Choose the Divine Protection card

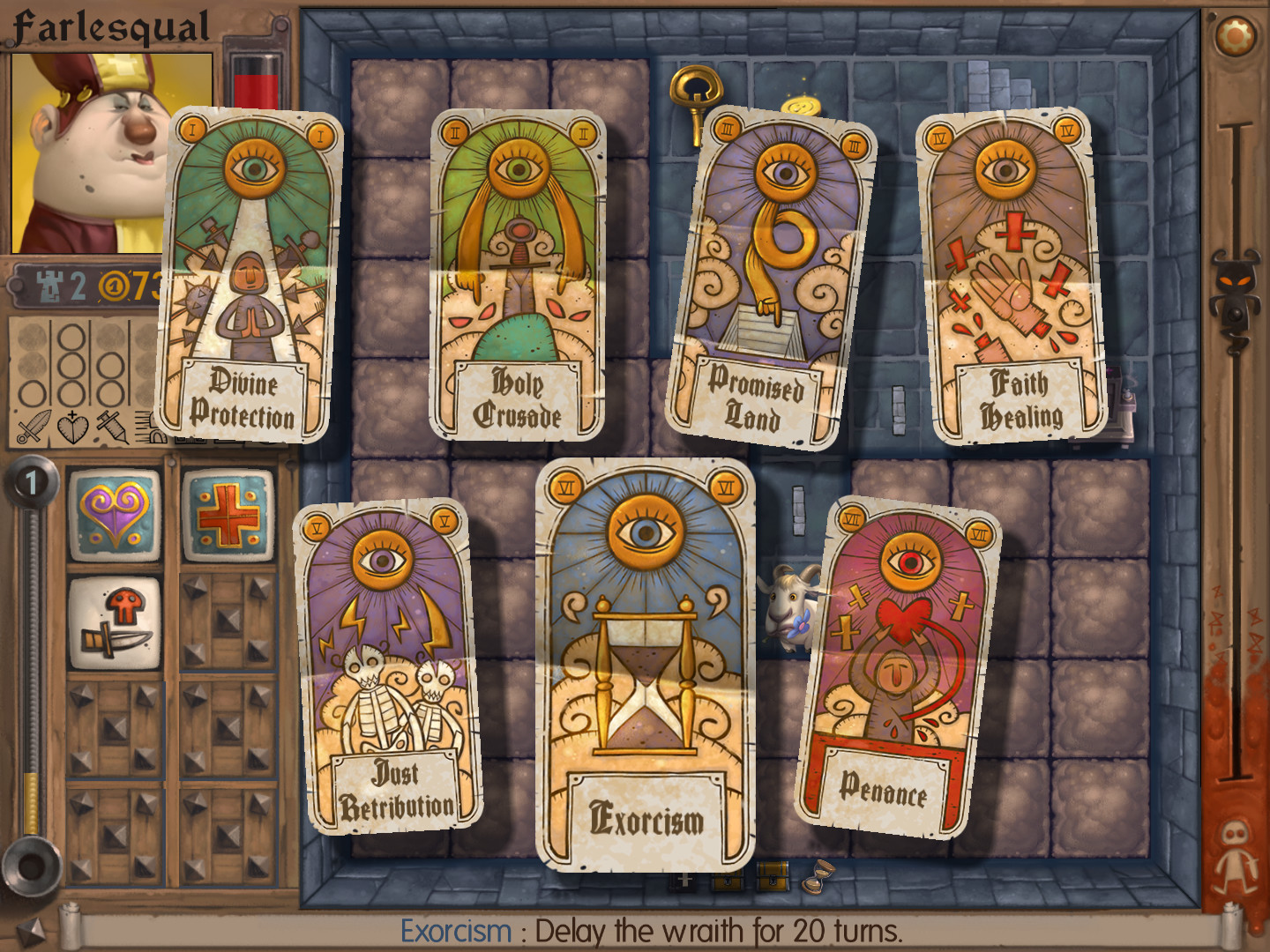[x=250, y=273]
